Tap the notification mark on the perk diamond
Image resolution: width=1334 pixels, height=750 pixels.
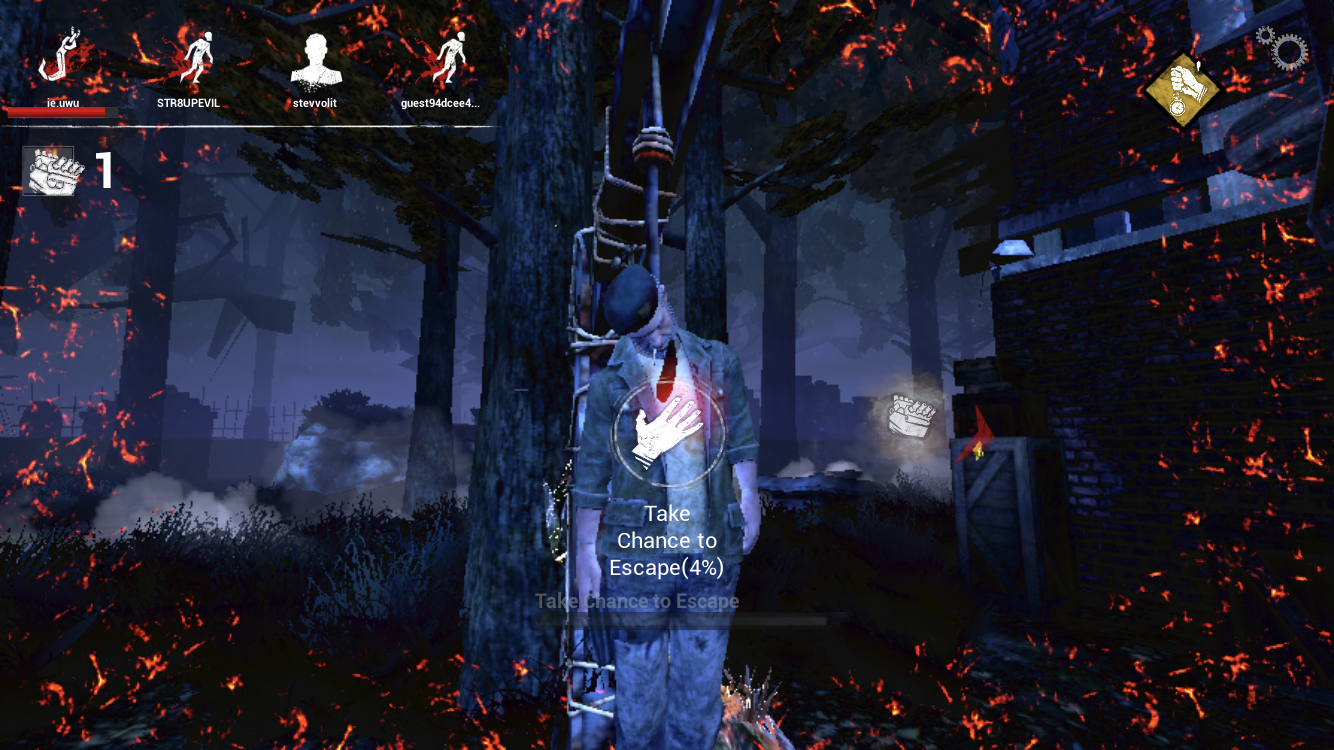point(1198,65)
